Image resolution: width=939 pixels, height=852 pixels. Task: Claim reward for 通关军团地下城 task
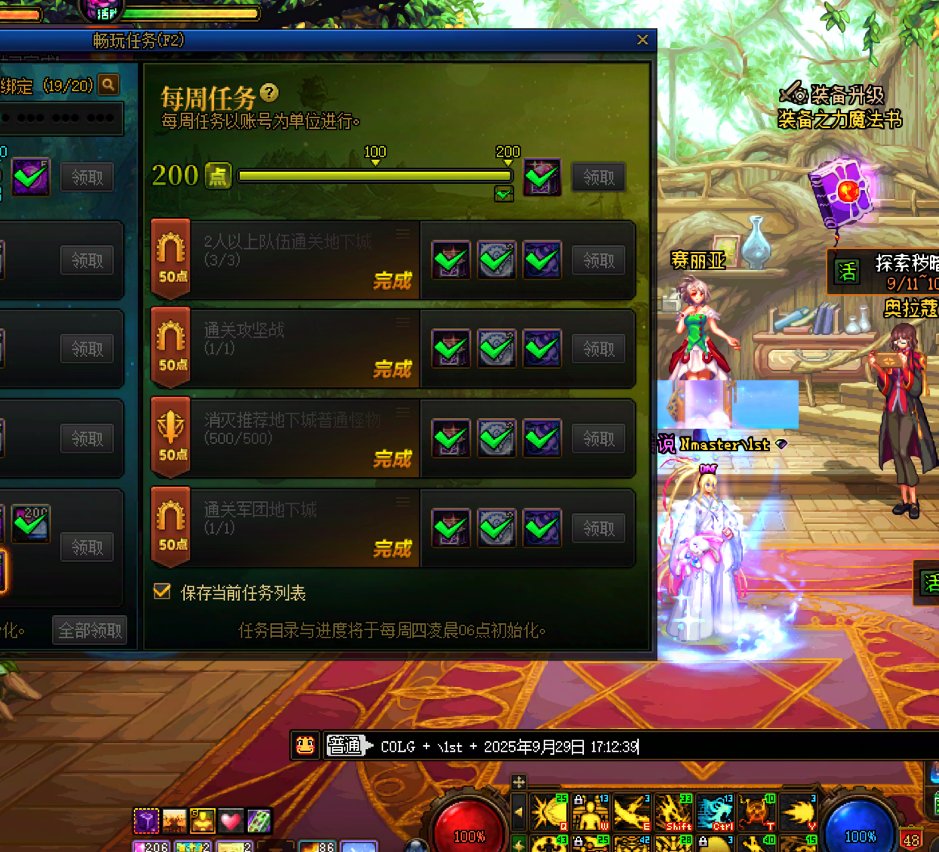598,528
